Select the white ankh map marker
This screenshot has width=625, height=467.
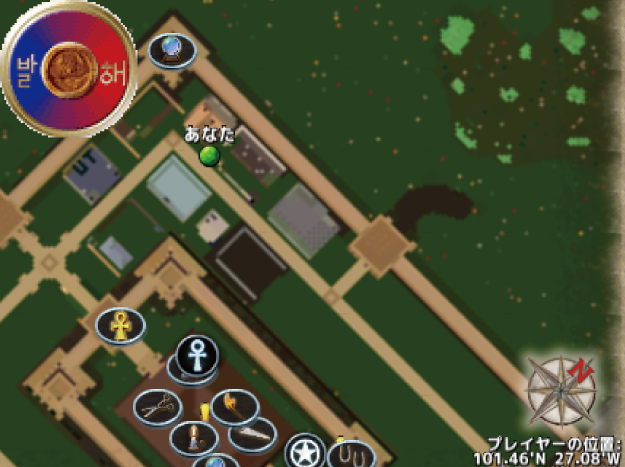(x=198, y=352)
